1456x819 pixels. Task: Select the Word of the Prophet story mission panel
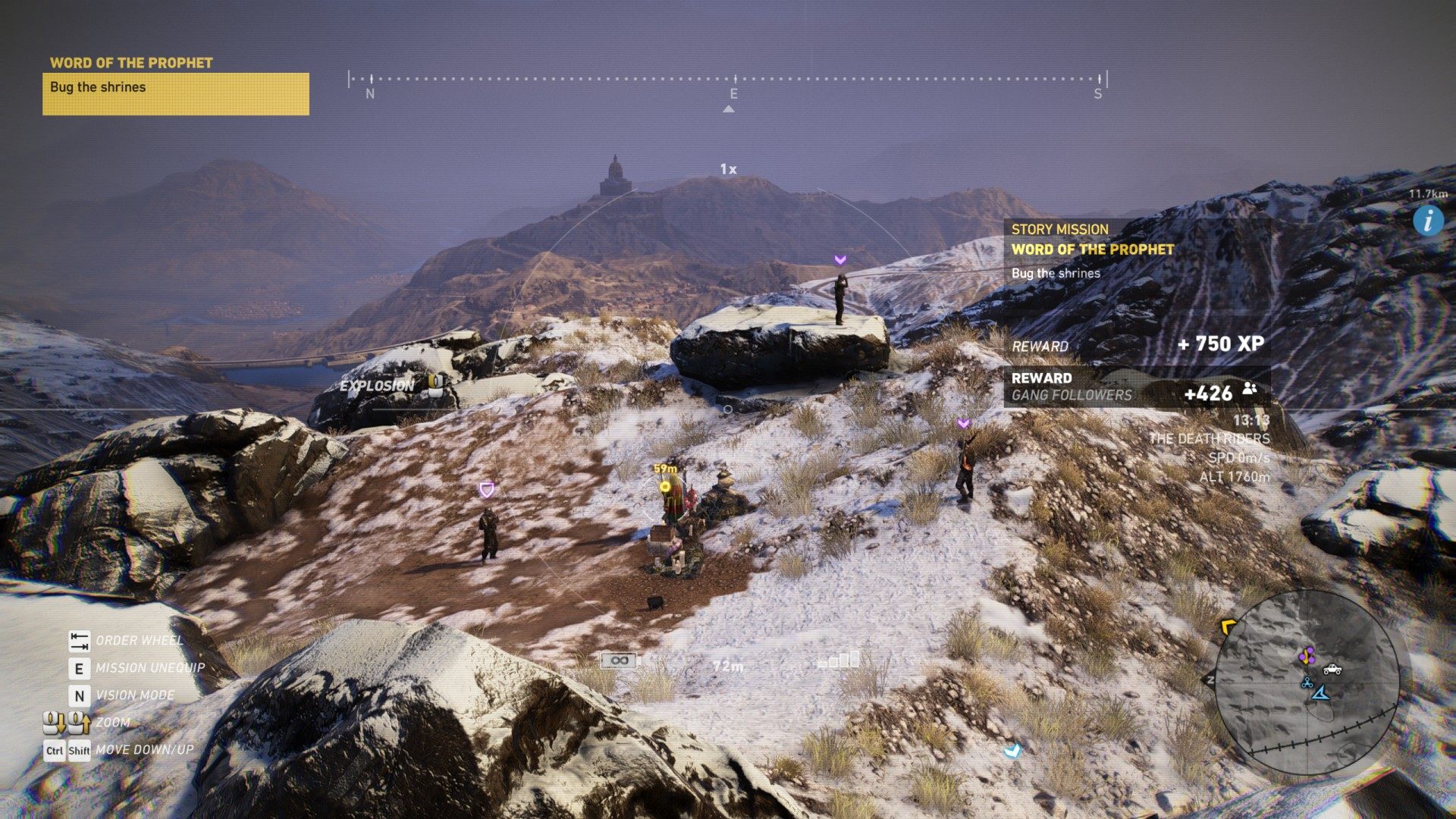click(1137, 250)
